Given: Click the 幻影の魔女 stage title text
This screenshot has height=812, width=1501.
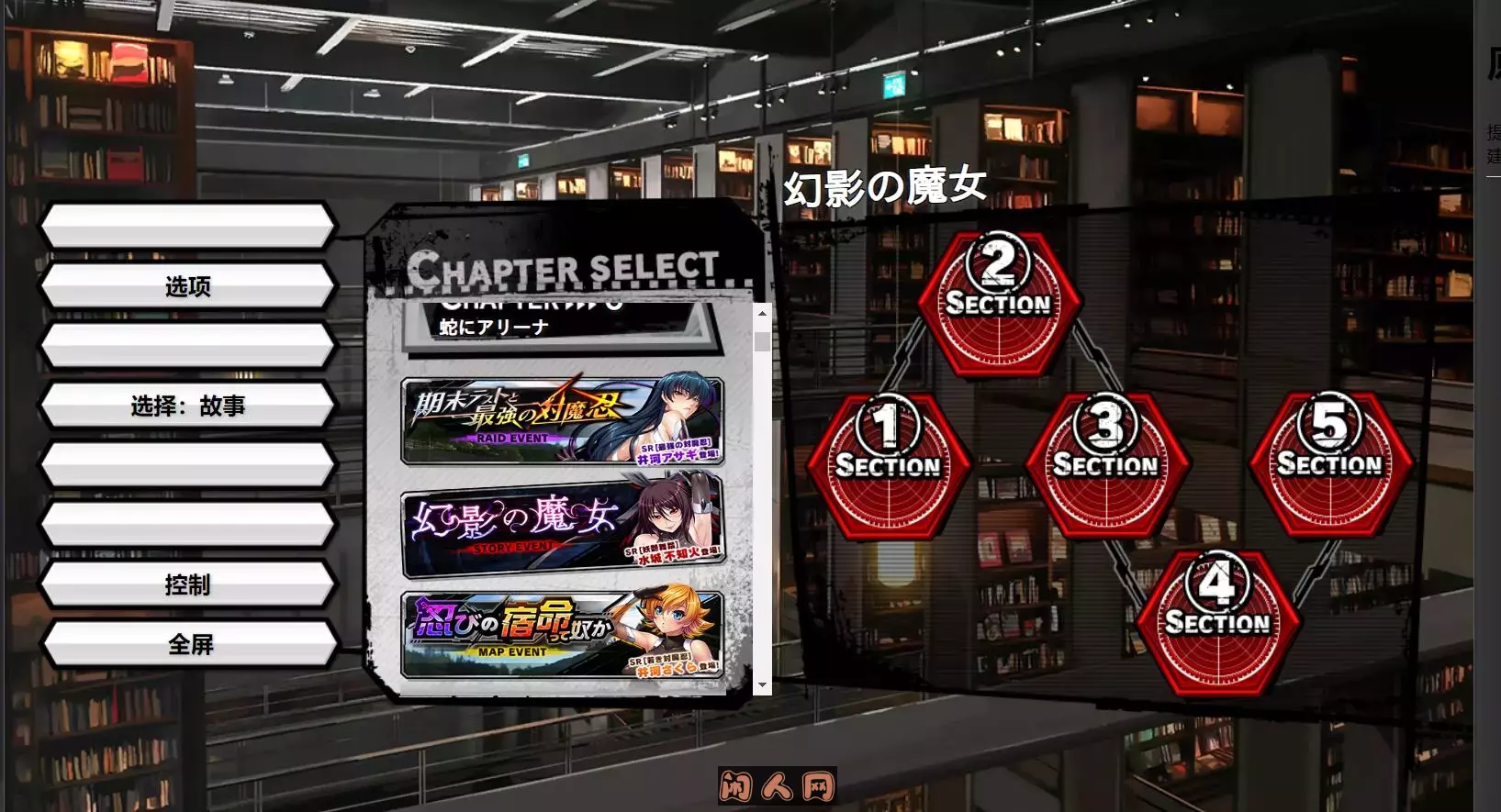Looking at the screenshot, I should [x=887, y=184].
